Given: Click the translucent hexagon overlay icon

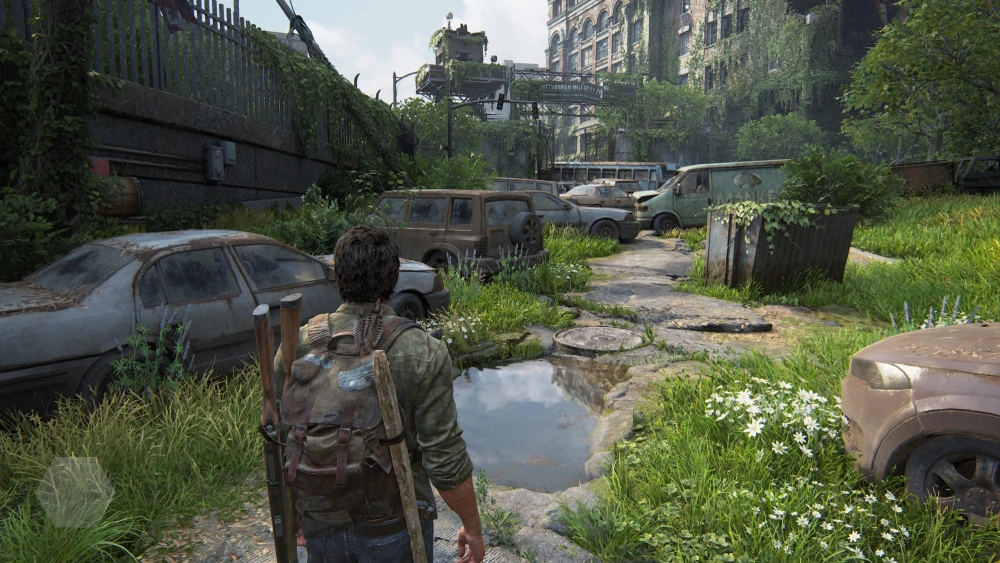Looking at the screenshot, I should point(75,492).
